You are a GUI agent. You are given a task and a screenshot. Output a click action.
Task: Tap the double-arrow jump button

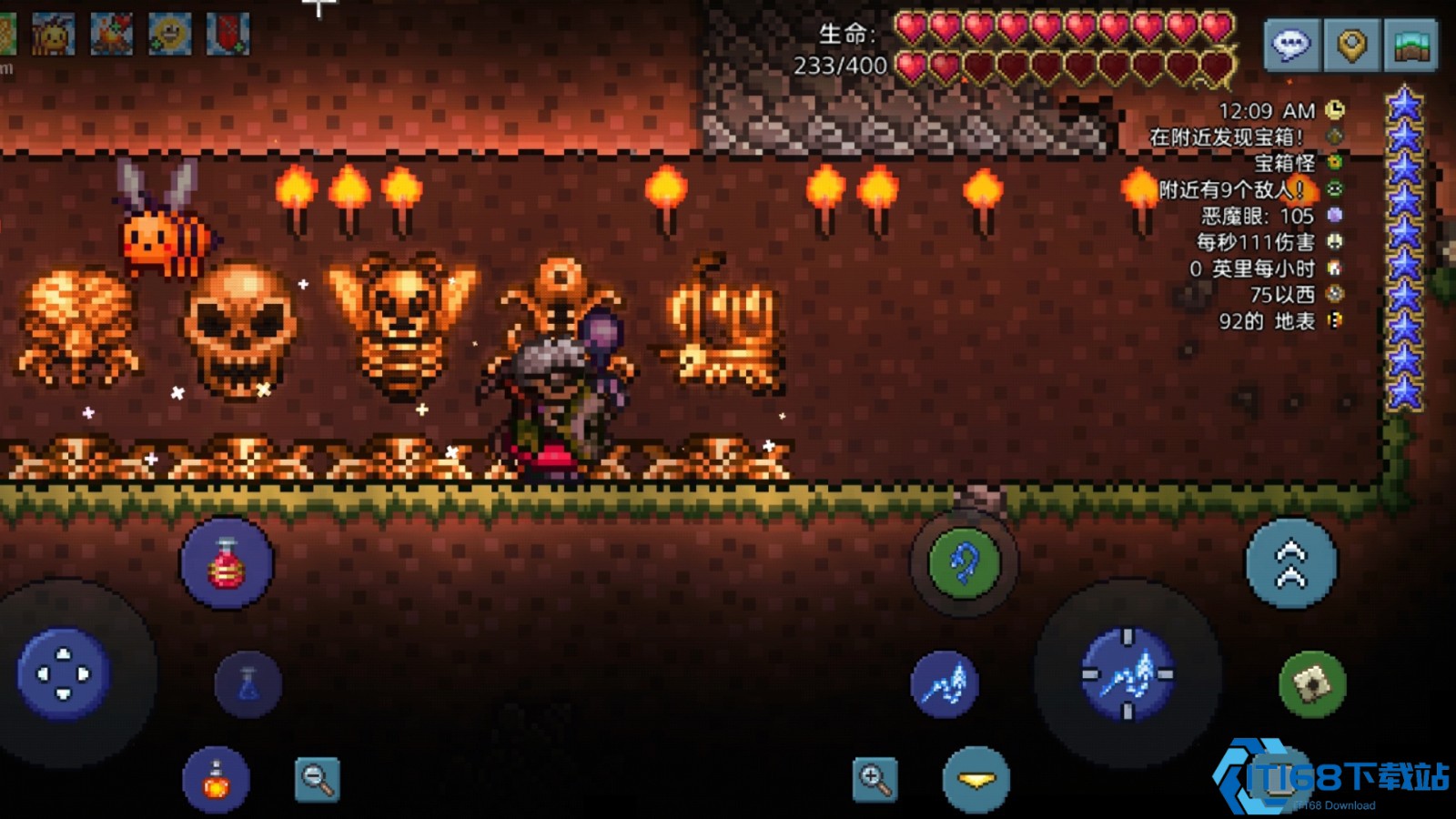click(x=1291, y=564)
